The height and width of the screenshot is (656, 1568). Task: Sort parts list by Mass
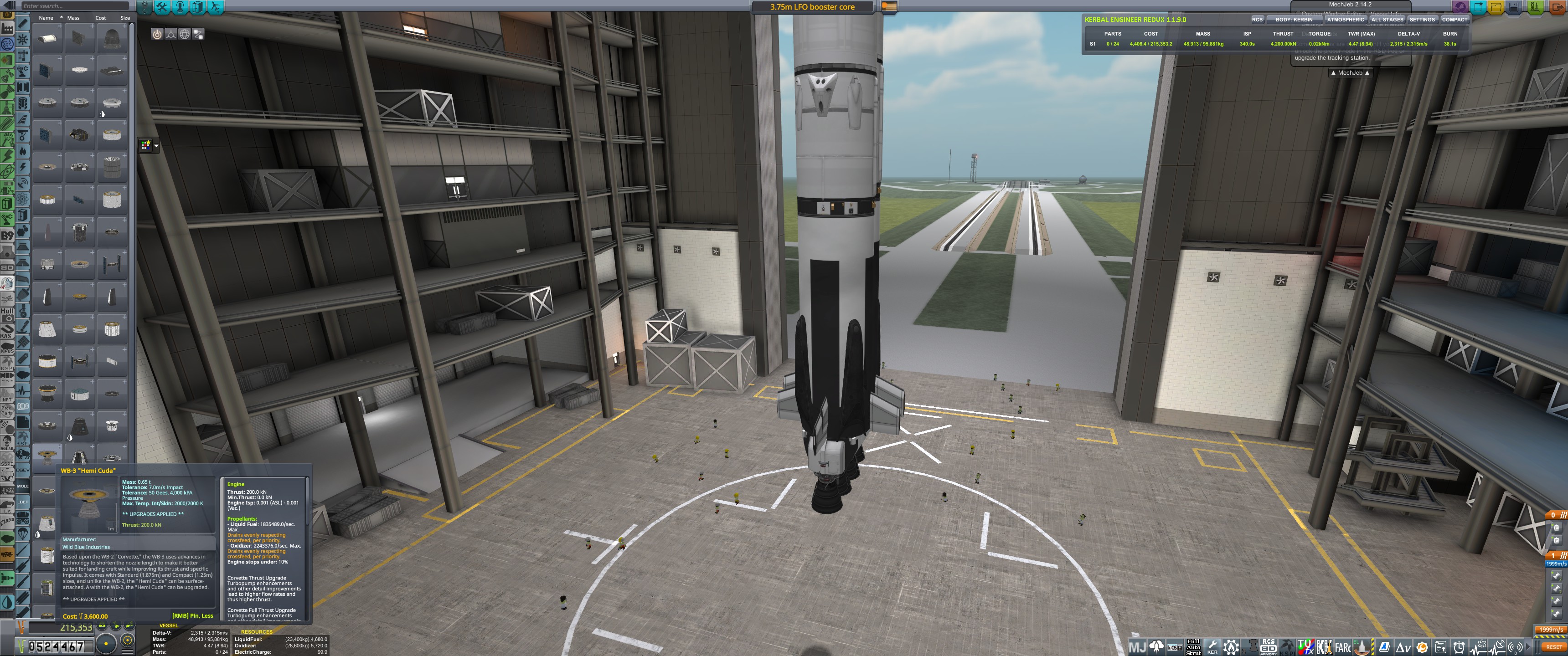[74, 18]
